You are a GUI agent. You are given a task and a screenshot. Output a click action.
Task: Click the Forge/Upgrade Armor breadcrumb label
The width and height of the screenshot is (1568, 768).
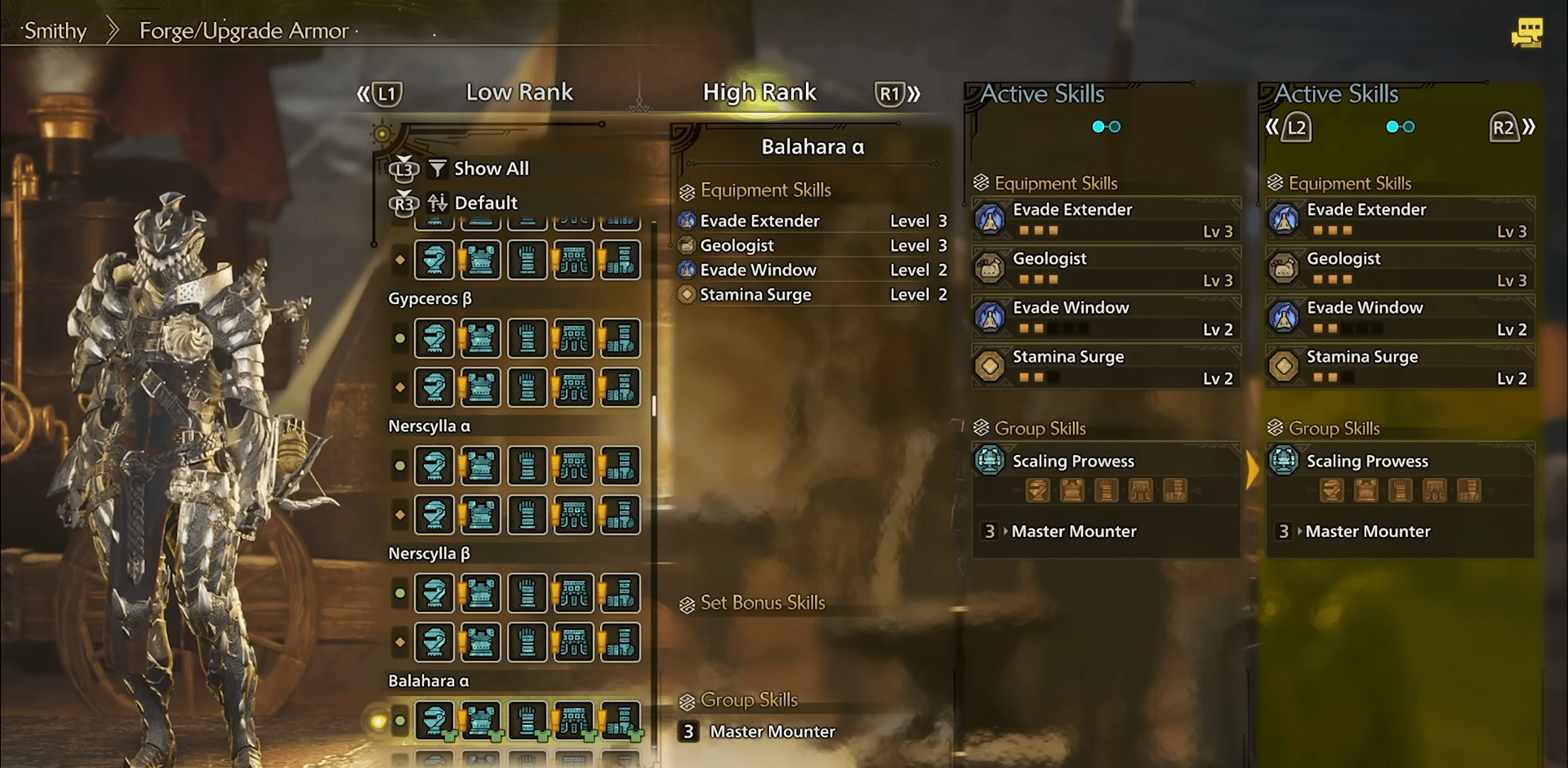point(242,30)
